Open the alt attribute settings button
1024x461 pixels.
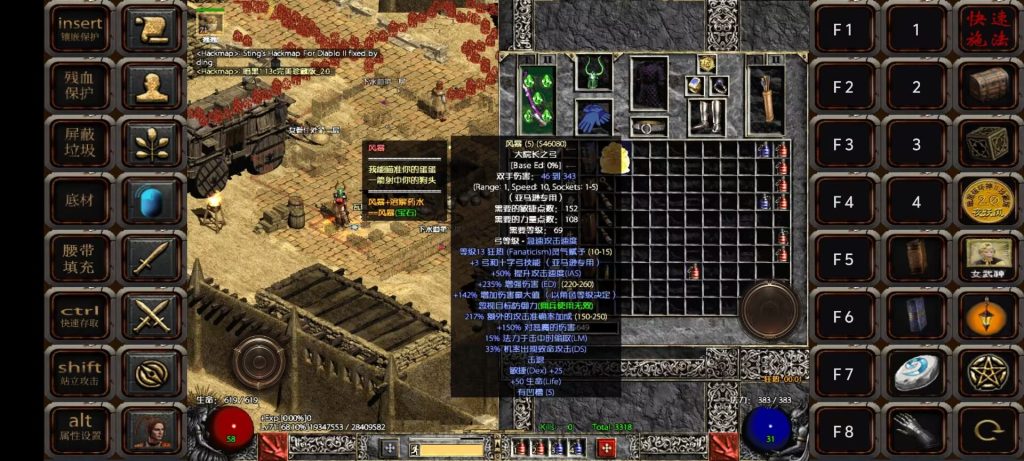pyautogui.click(x=79, y=427)
